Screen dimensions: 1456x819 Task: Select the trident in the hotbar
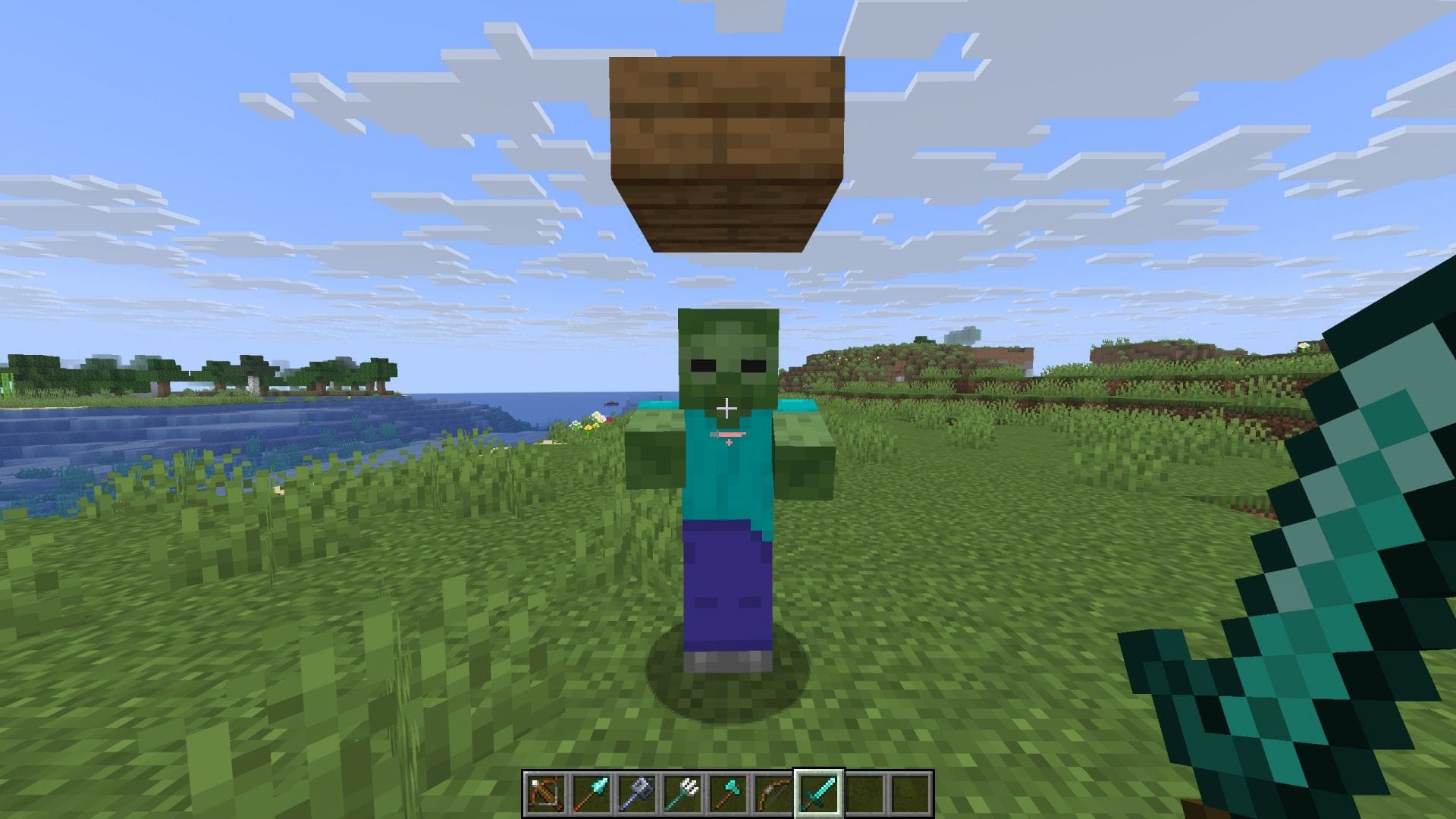(x=683, y=792)
